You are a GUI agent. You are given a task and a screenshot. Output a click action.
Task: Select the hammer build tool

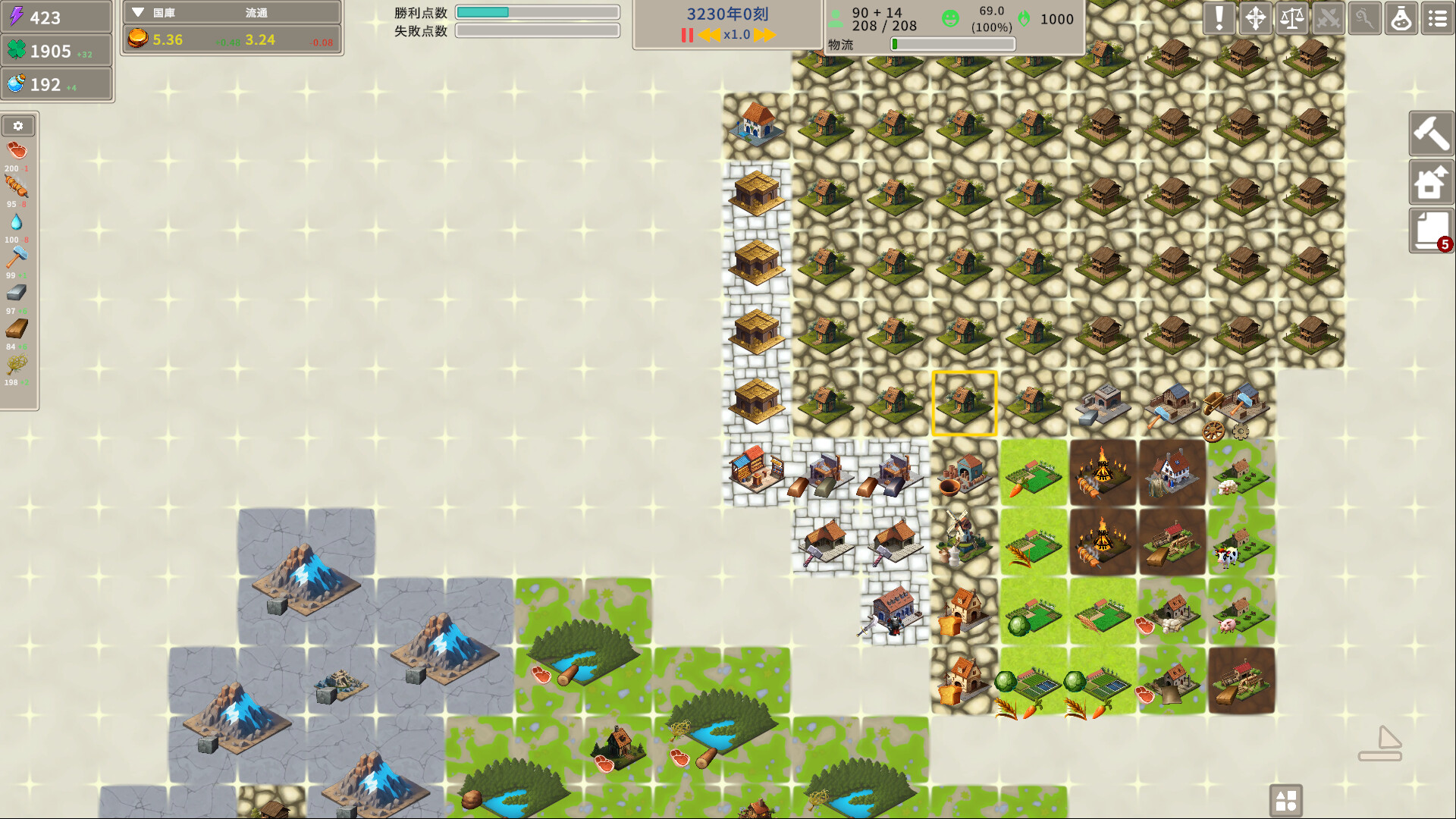tap(1431, 133)
